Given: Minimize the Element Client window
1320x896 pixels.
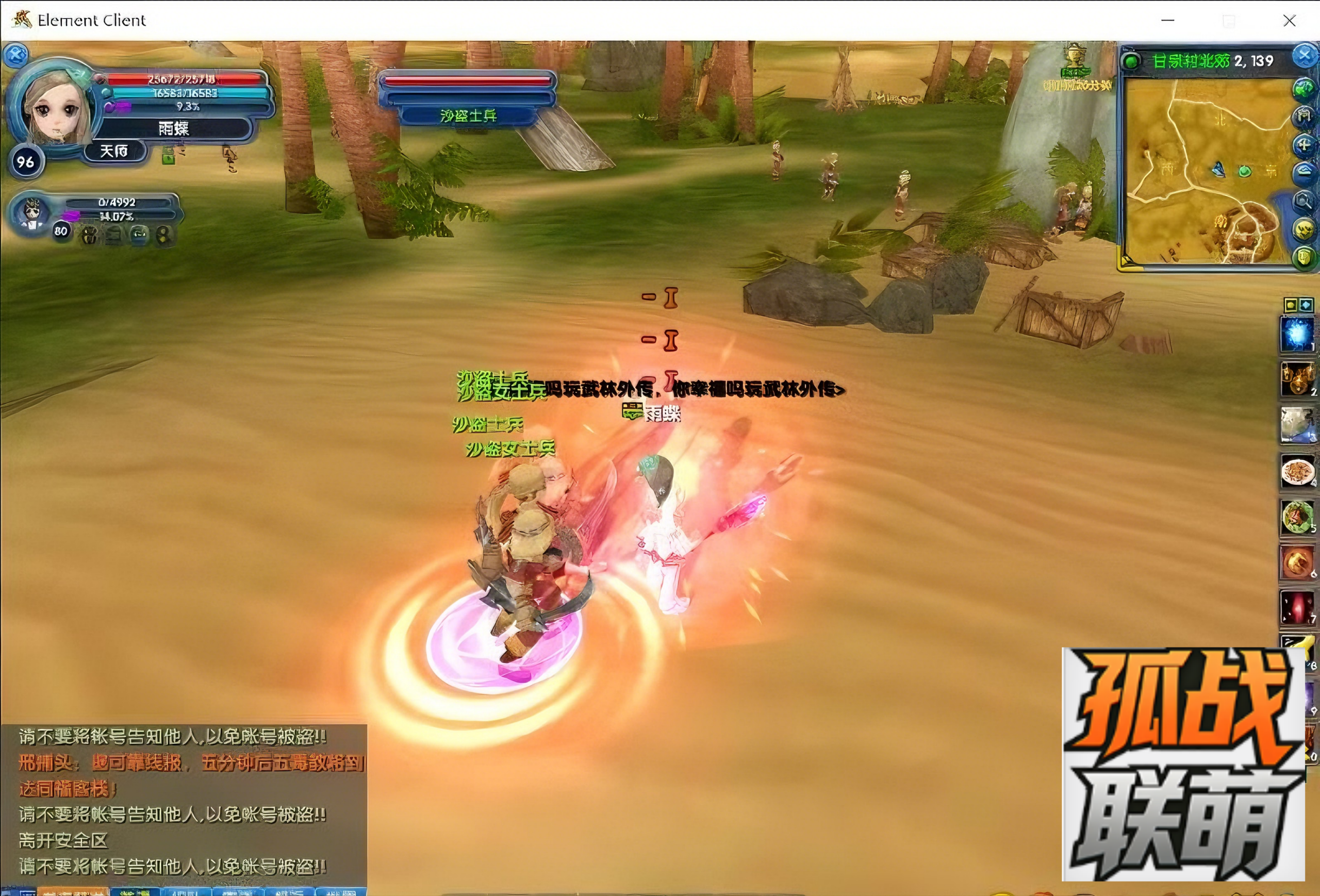Looking at the screenshot, I should point(1168,21).
